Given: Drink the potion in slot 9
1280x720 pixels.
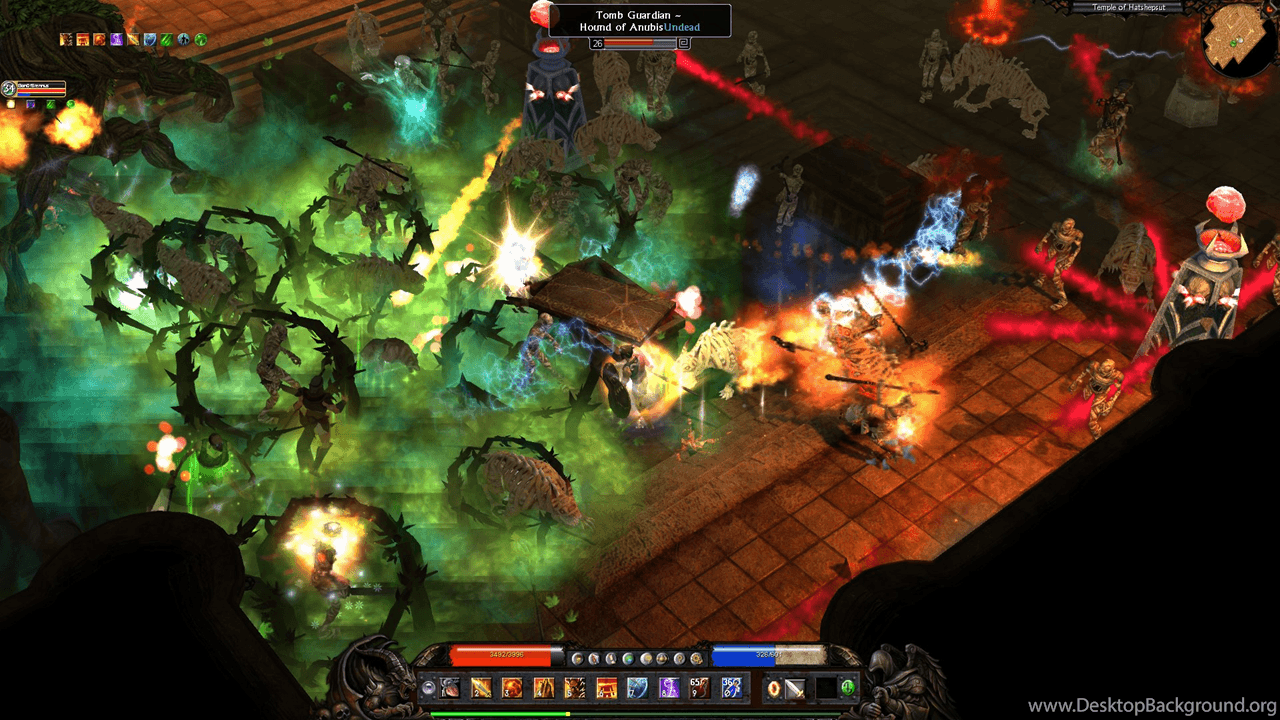Looking at the screenshot, I should [700, 688].
